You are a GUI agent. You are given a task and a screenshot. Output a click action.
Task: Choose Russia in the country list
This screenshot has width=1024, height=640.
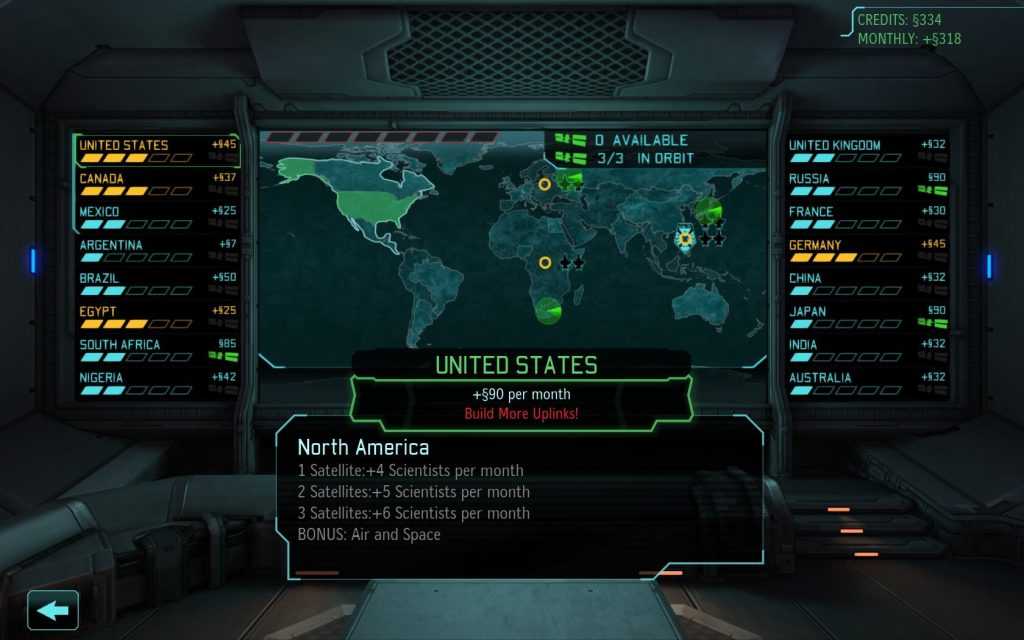(x=866, y=183)
